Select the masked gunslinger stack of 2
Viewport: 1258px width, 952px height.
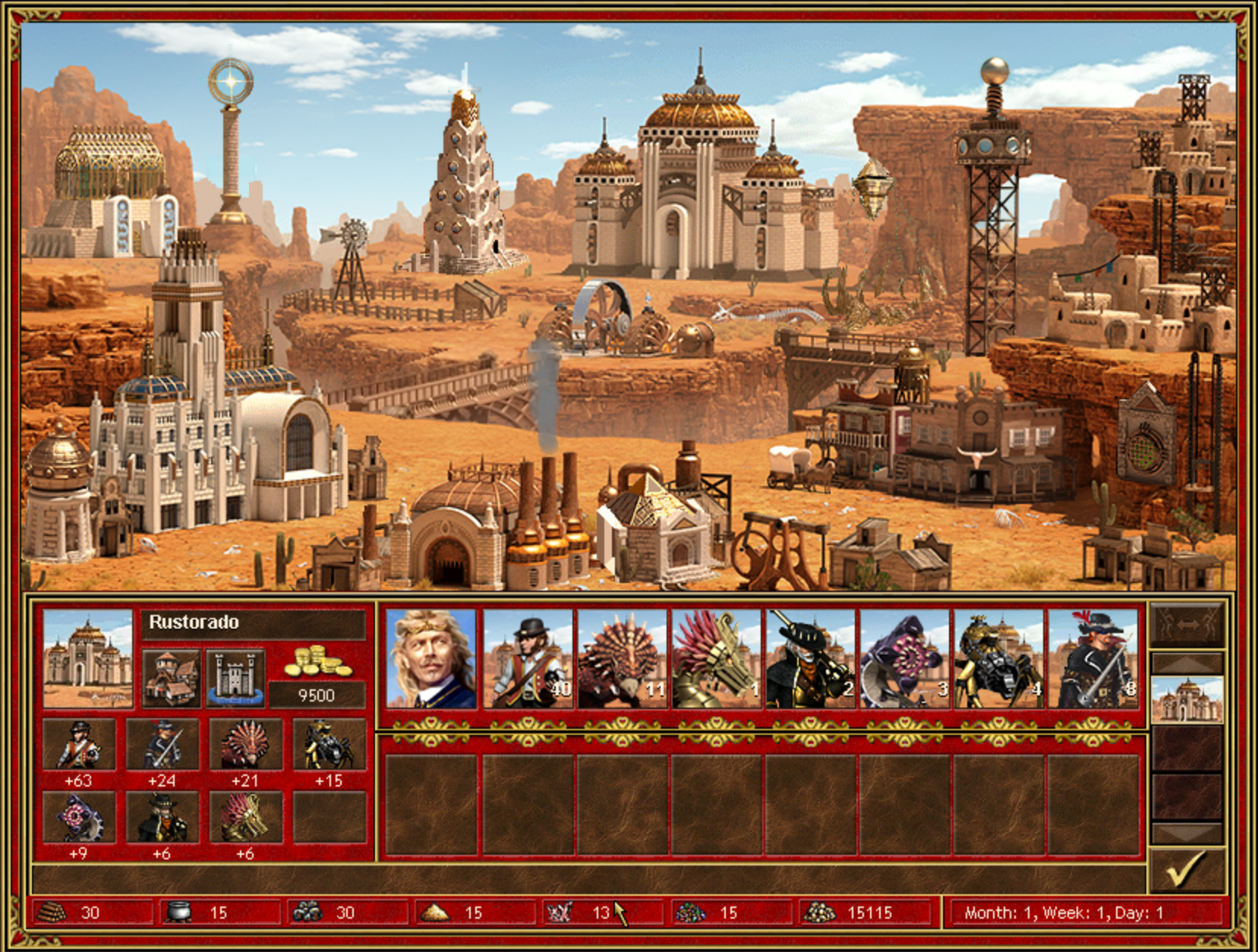810,659
